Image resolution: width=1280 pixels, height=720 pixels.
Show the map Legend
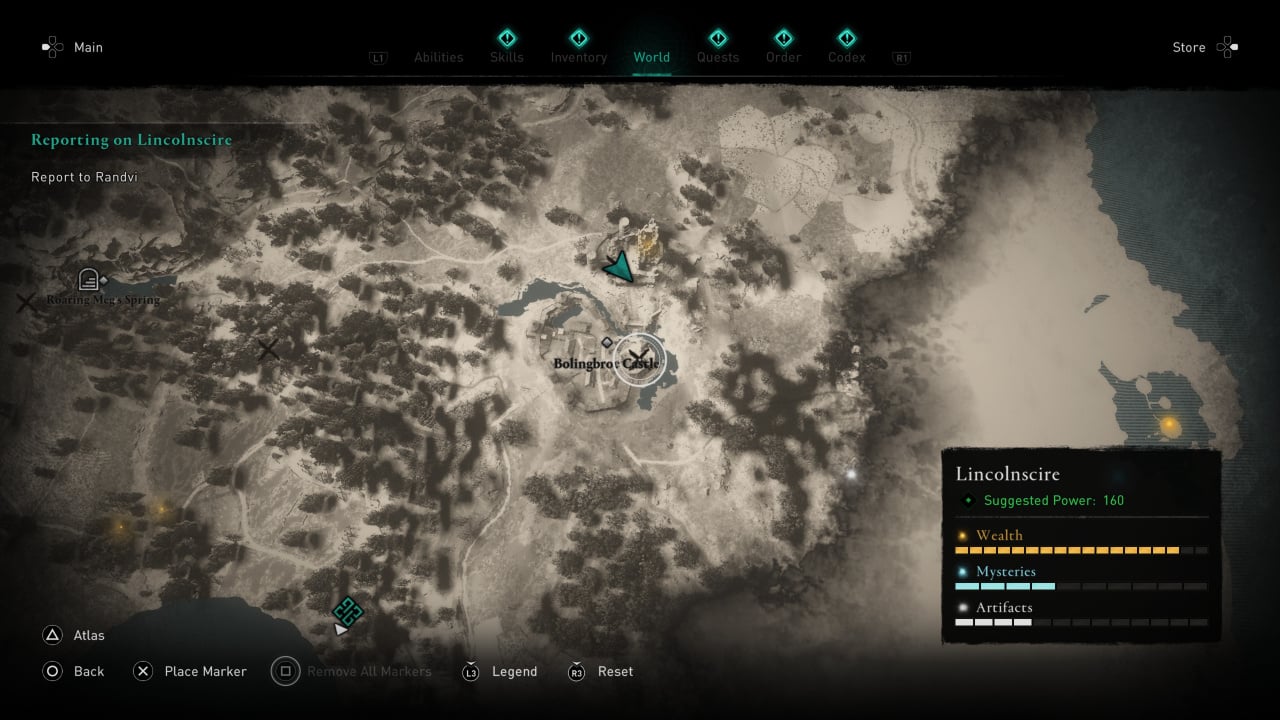click(x=514, y=671)
